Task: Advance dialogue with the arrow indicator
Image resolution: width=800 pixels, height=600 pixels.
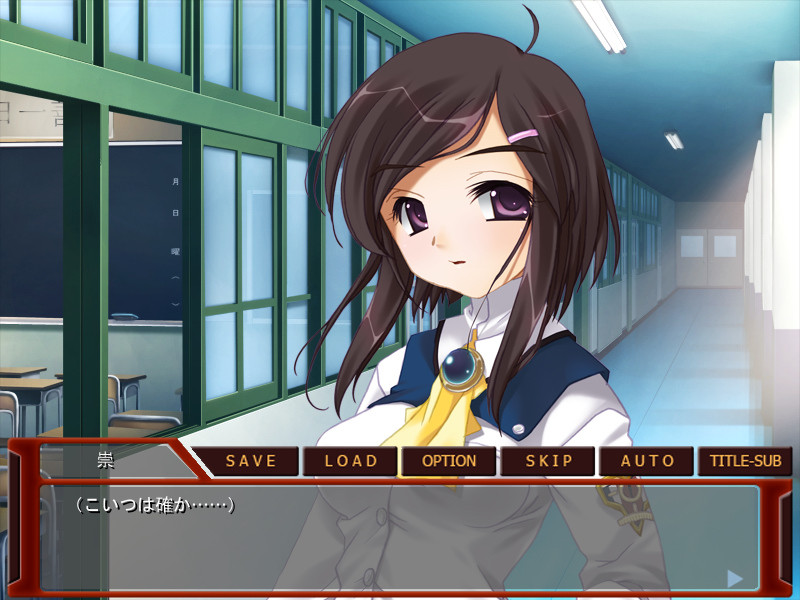Action: coord(735,578)
